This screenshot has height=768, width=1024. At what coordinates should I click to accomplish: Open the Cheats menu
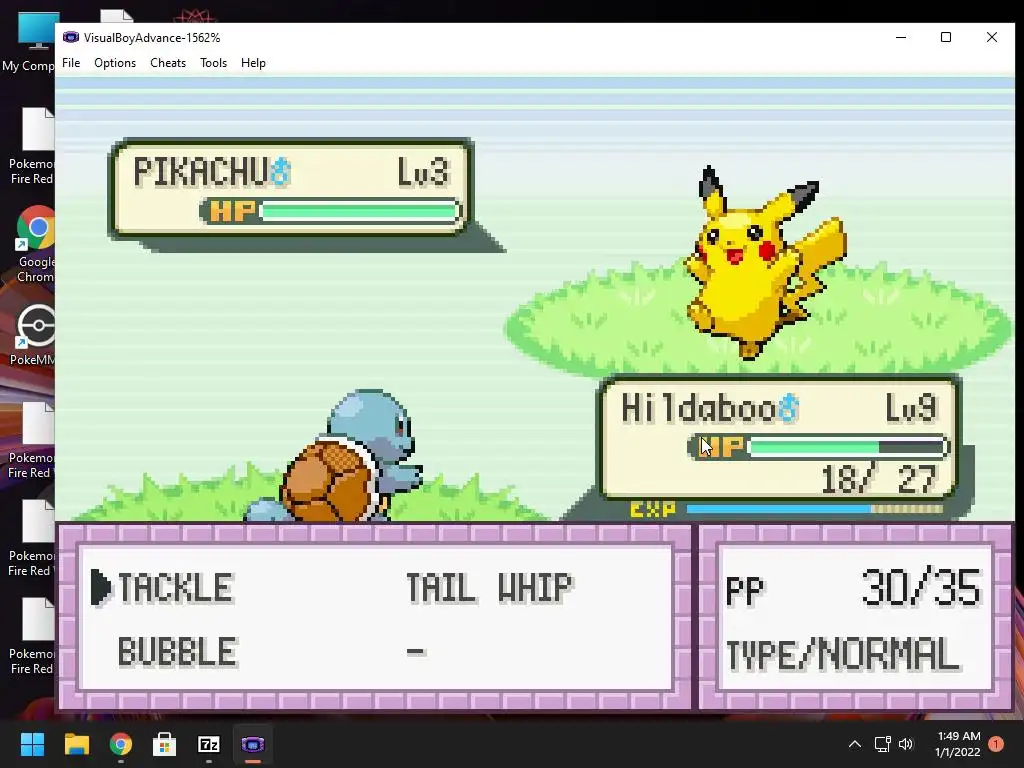[168, 63]
